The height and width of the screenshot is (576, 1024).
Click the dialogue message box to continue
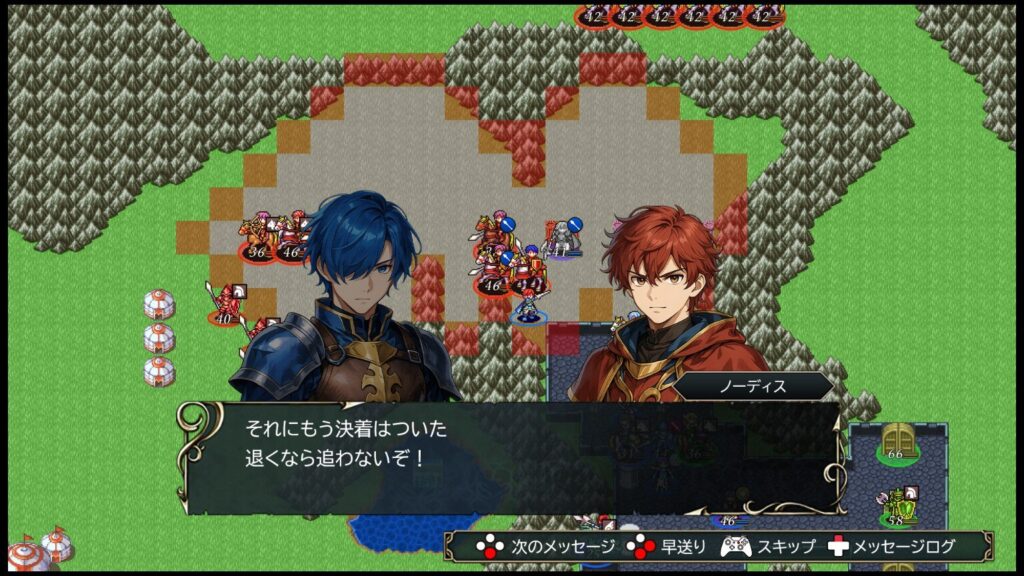point(510,457)
